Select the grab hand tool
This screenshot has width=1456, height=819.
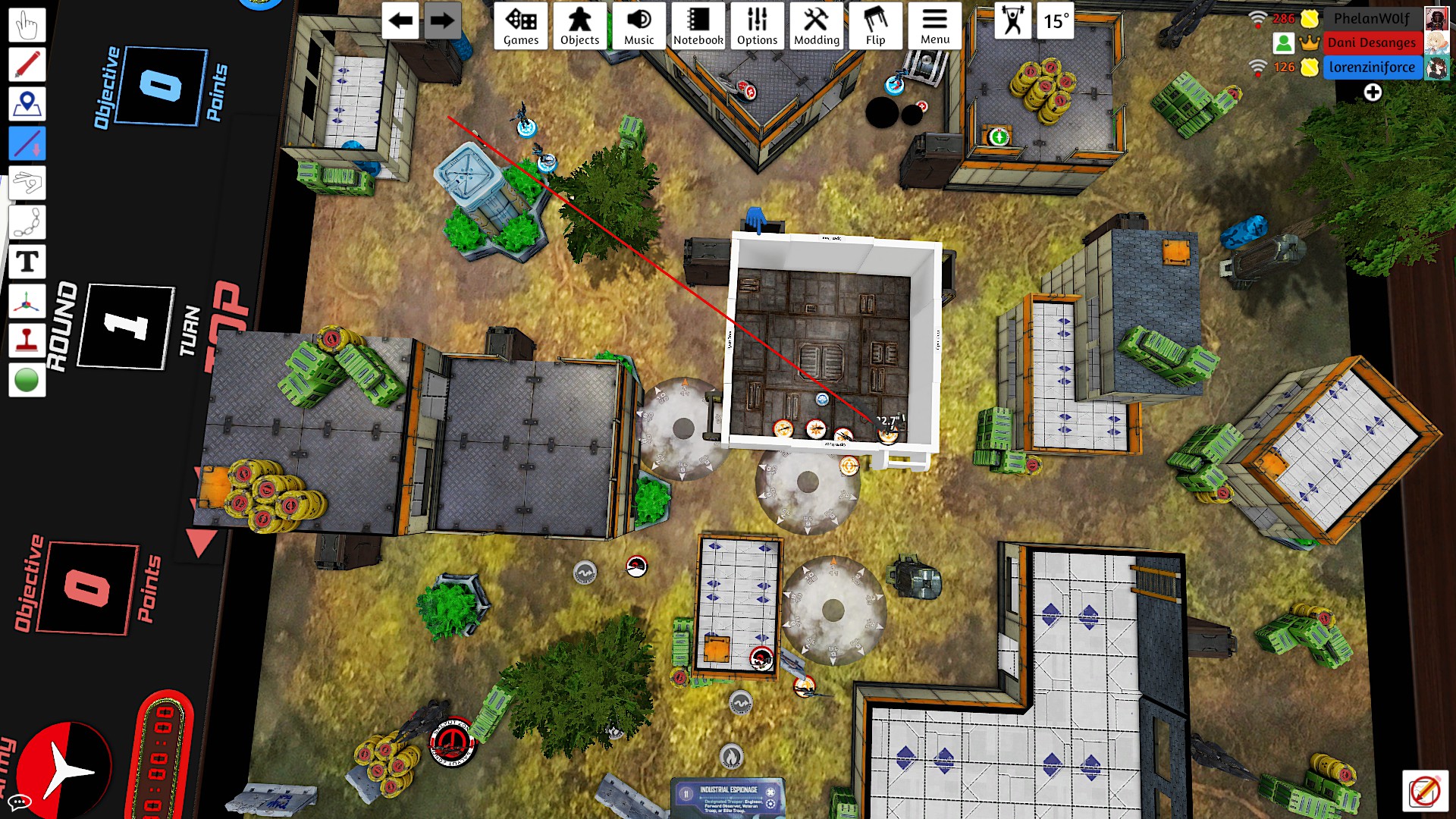(27, 25)
